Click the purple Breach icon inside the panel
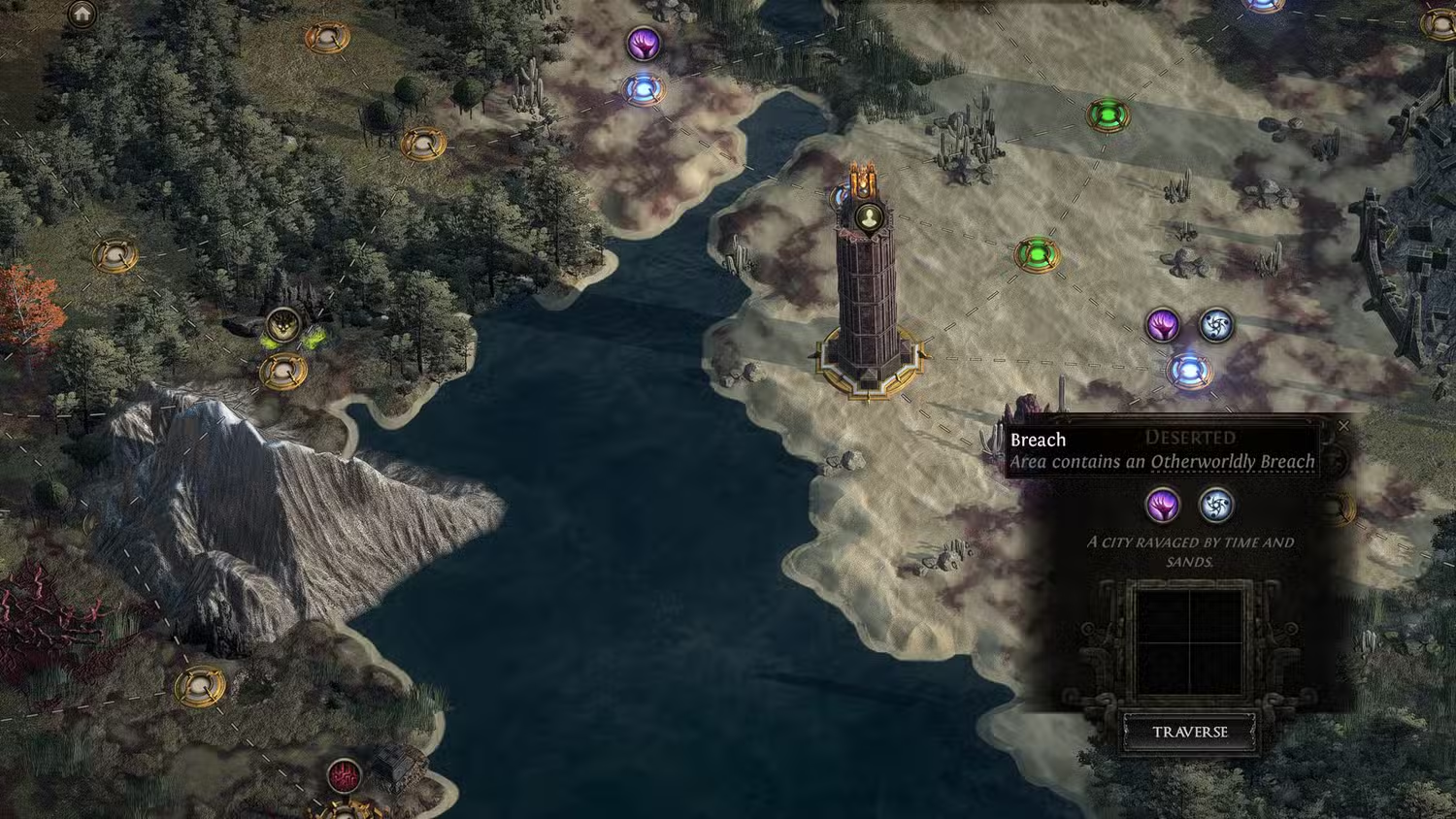1456x819 pixels. coord(1162,505)
